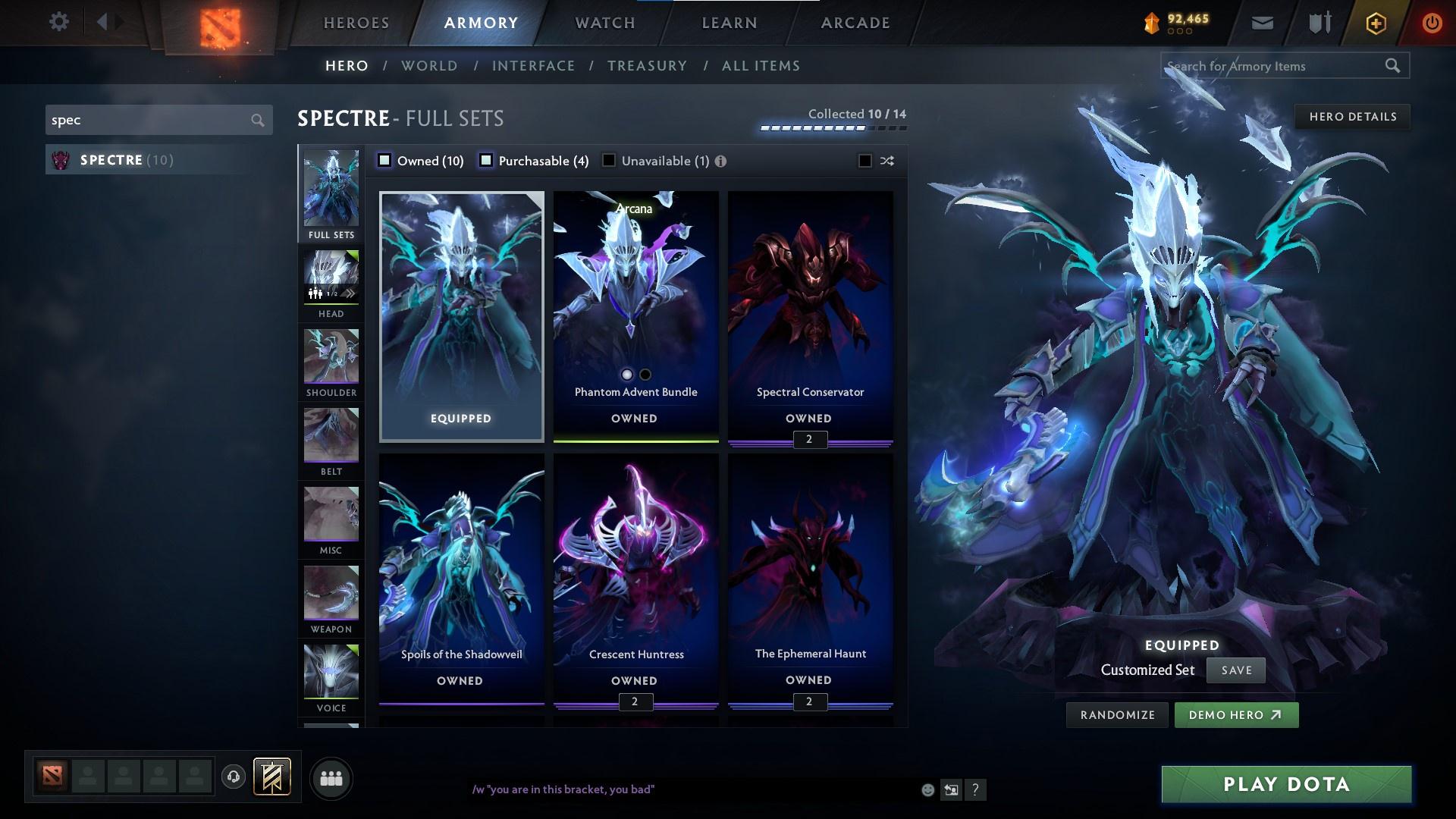Click the settings gear icon
The height and width of the screenshot is (819, 1456).
click(59, 21)
